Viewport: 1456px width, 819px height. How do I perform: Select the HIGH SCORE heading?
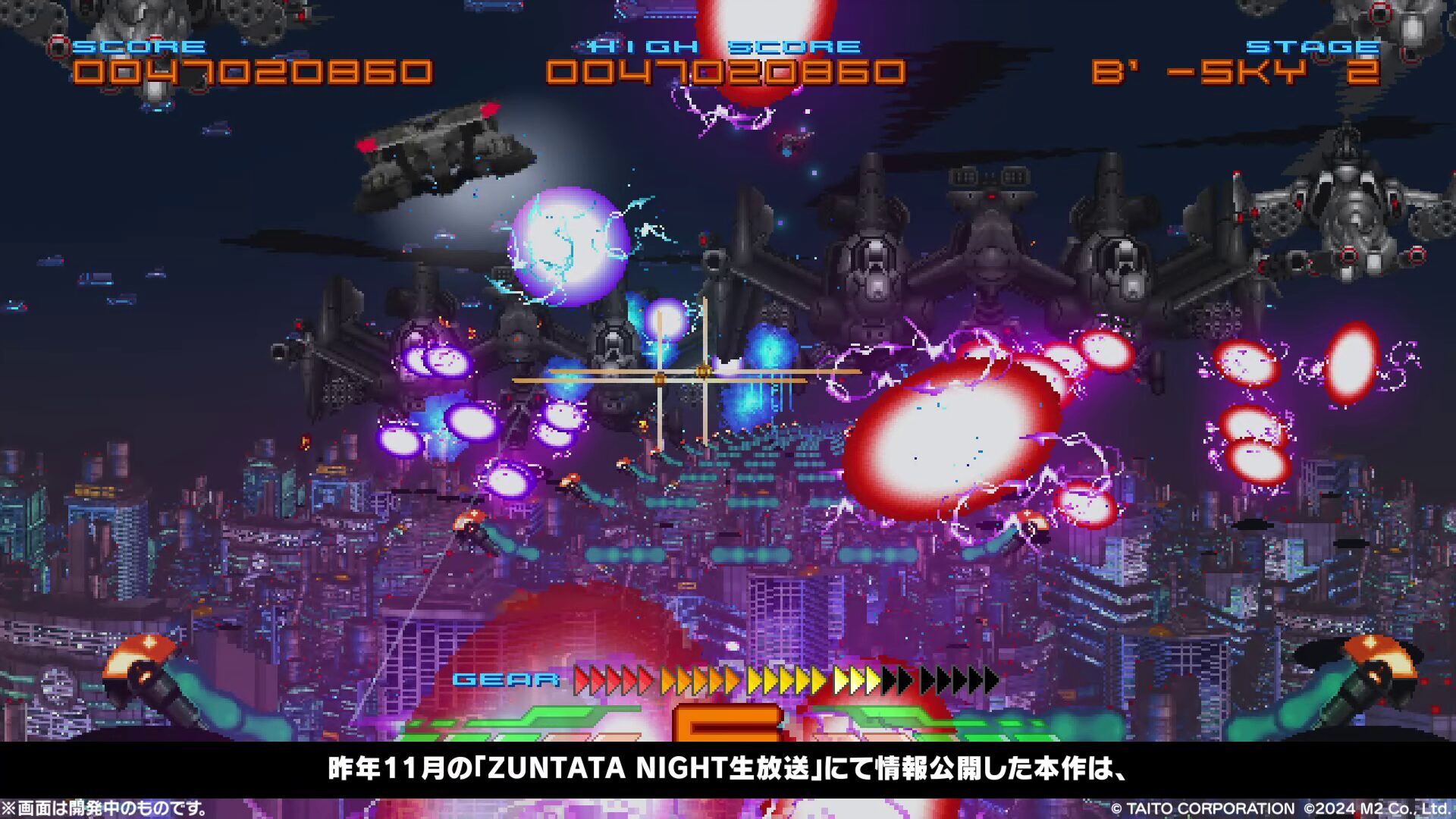pos(720,47)
